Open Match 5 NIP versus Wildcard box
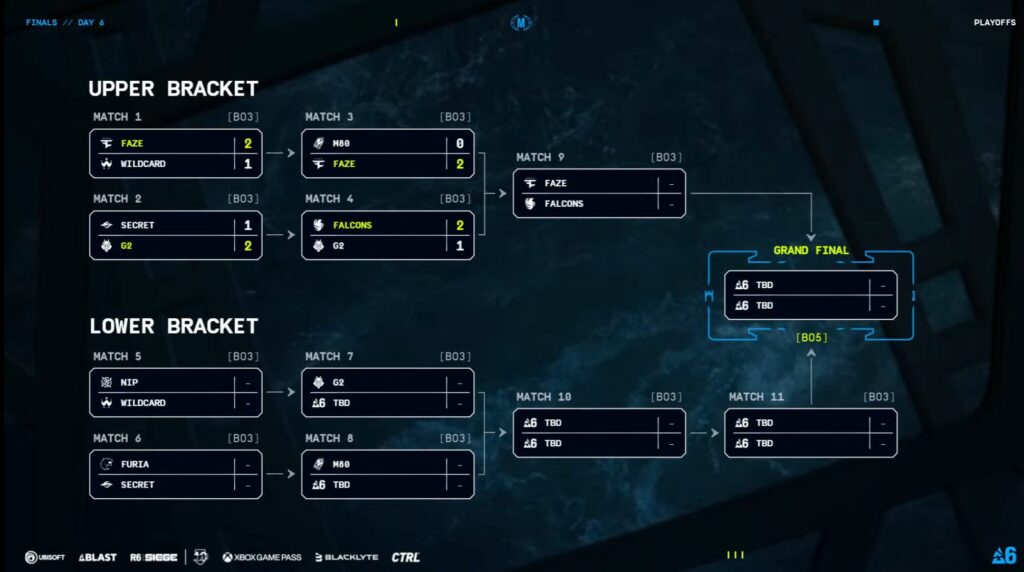Screen dimensions: 1024x572 [175, 393]
